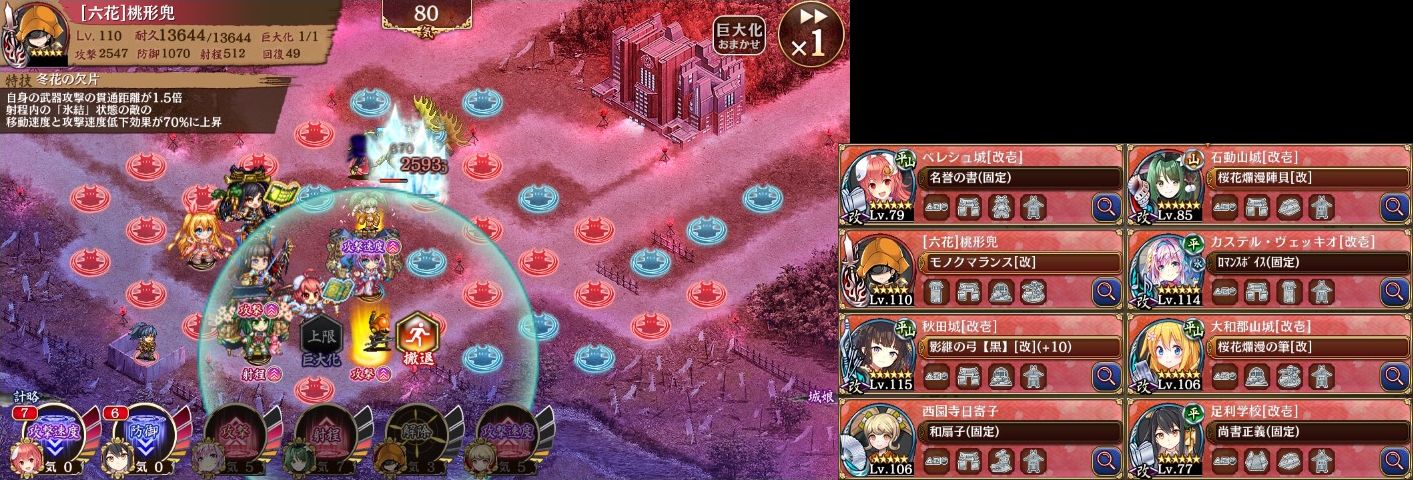Click the 名誉の書(固定) weapon field
The height and width of the screenshot is (480, 1413).
pyautogui.click(x=1018, y=178)
